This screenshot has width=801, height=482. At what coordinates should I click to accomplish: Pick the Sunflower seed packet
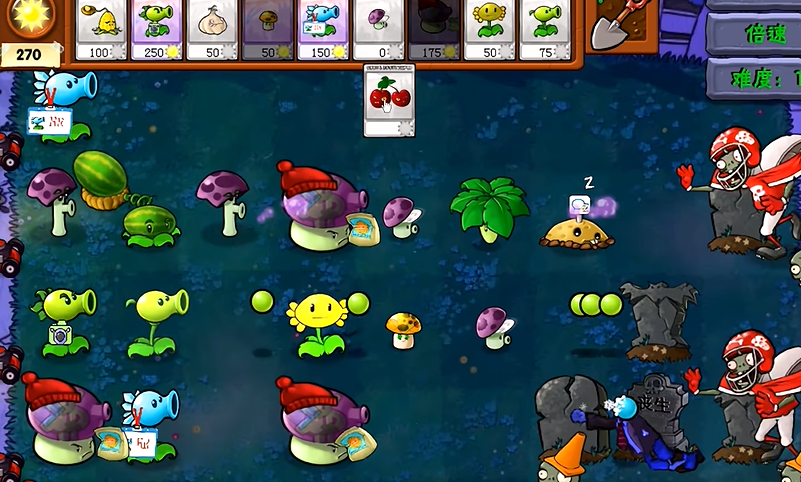click(x=489, y=29)
